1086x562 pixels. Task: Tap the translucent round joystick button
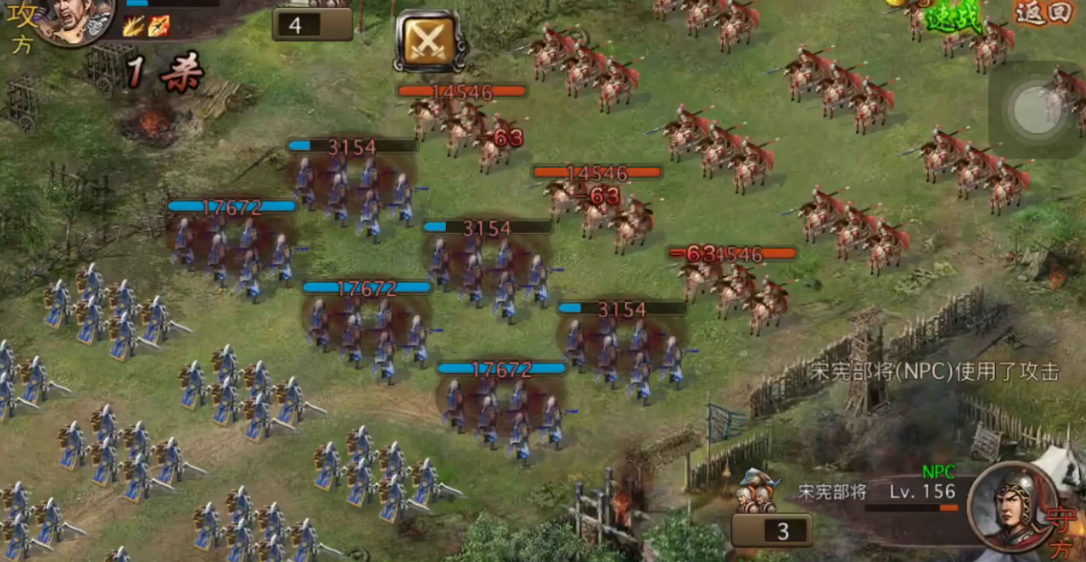pyautogui.click(x=1035, y=108)
